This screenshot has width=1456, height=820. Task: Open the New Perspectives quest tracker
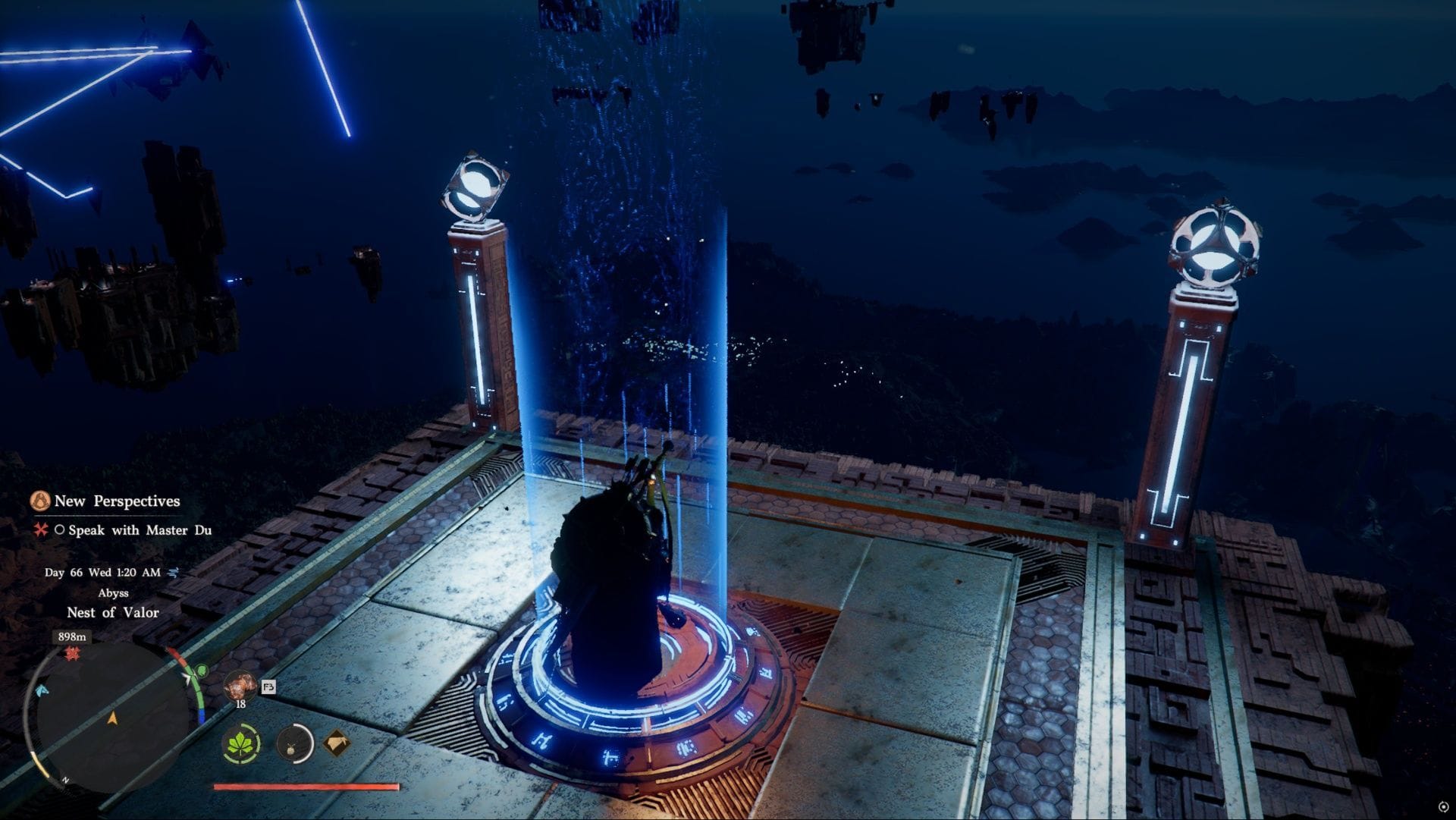(x=116, y=501)
